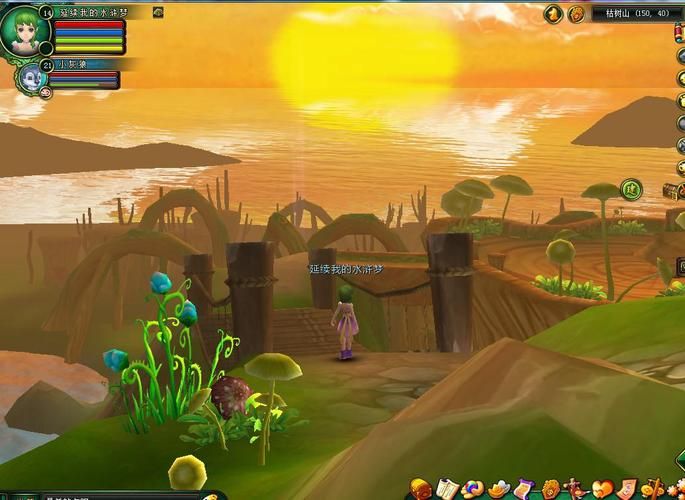Viewport: 685px width, 500px height.
Task: Open the open book icon in the bottom bar
Action: click(x=447, y=489)
